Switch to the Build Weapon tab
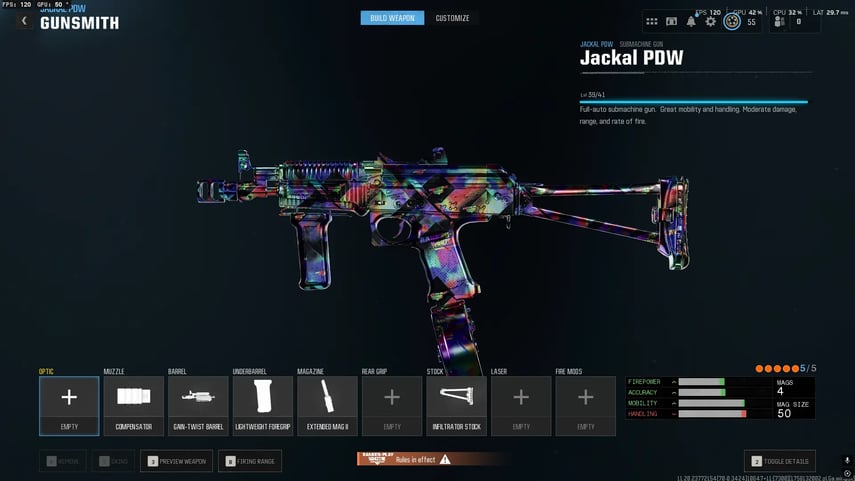This screenshot has width=855, height=481. click(x=392, y=18)
